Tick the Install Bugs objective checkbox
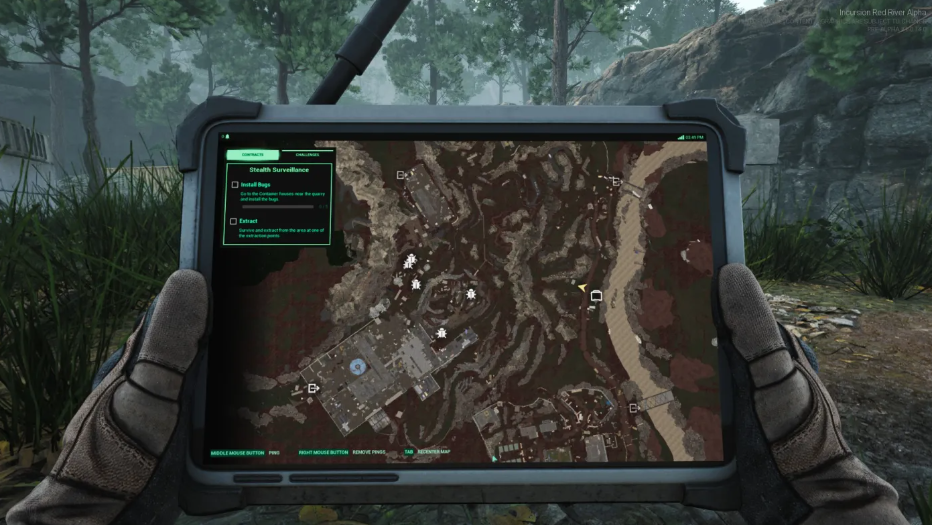This screenshot has height=525, width=932. (x=234, y=185)
